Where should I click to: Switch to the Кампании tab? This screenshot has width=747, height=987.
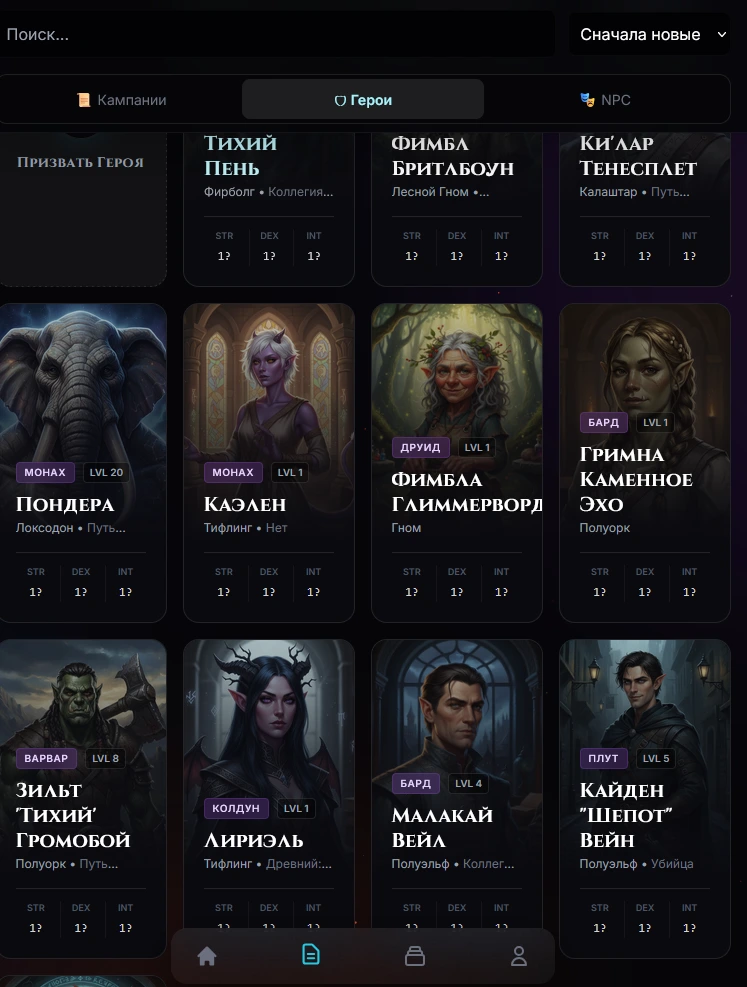(122, 100)
